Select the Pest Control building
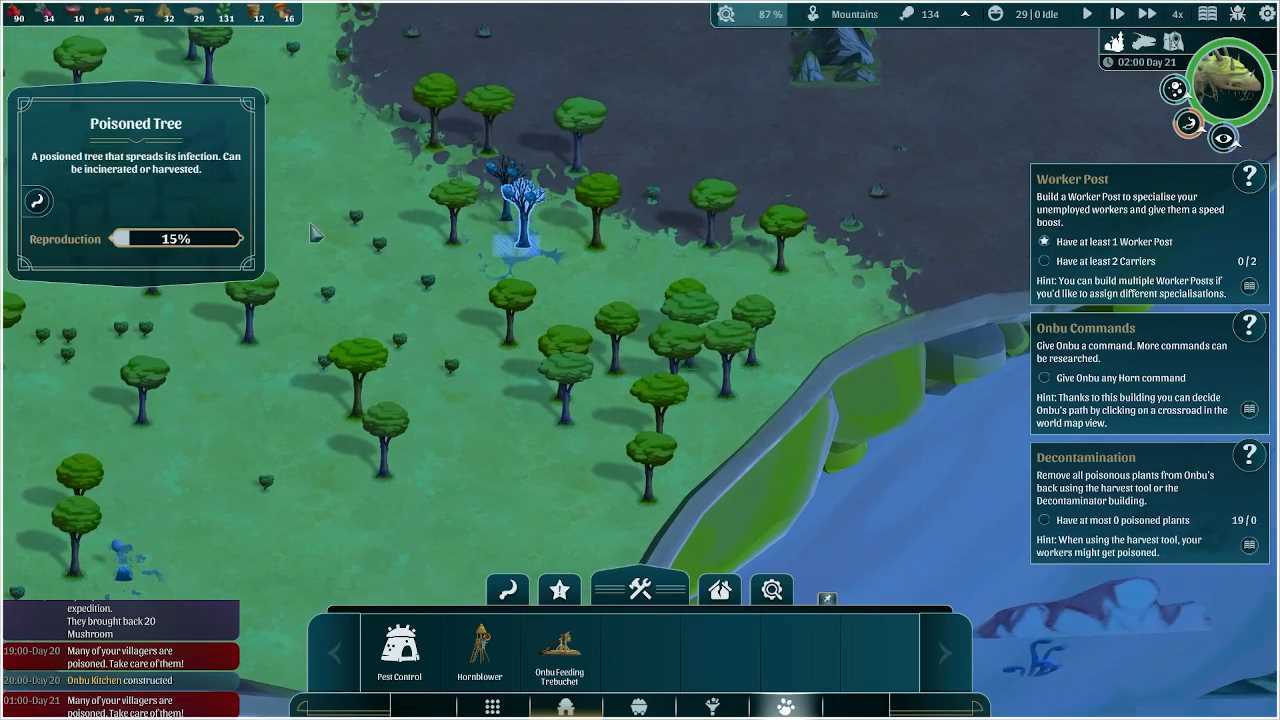 399,653
